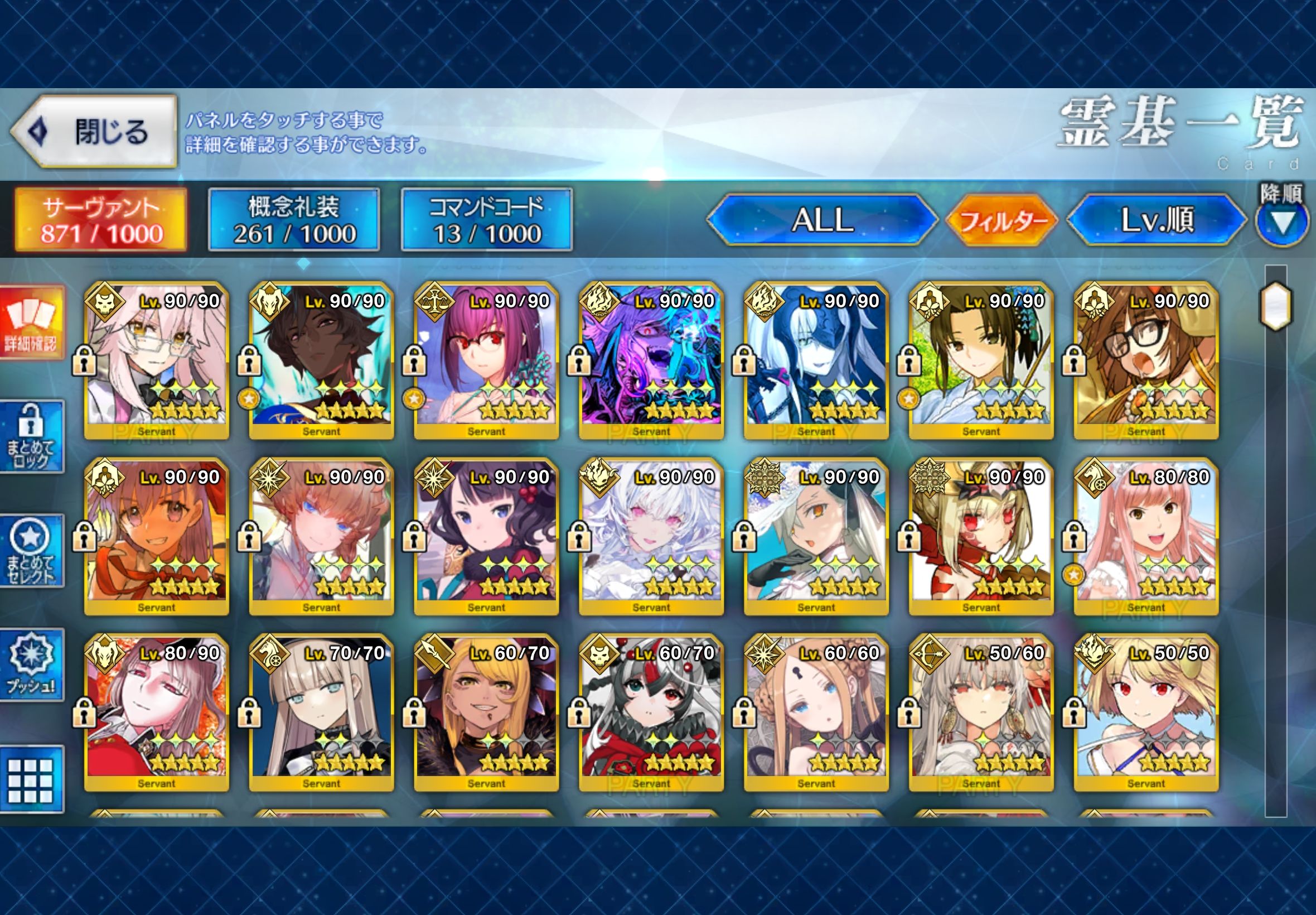The image size is (1316, 915).
Task: Change the Lv.順 sort order
Action: pyautogui.click(x=1156, y=220)
